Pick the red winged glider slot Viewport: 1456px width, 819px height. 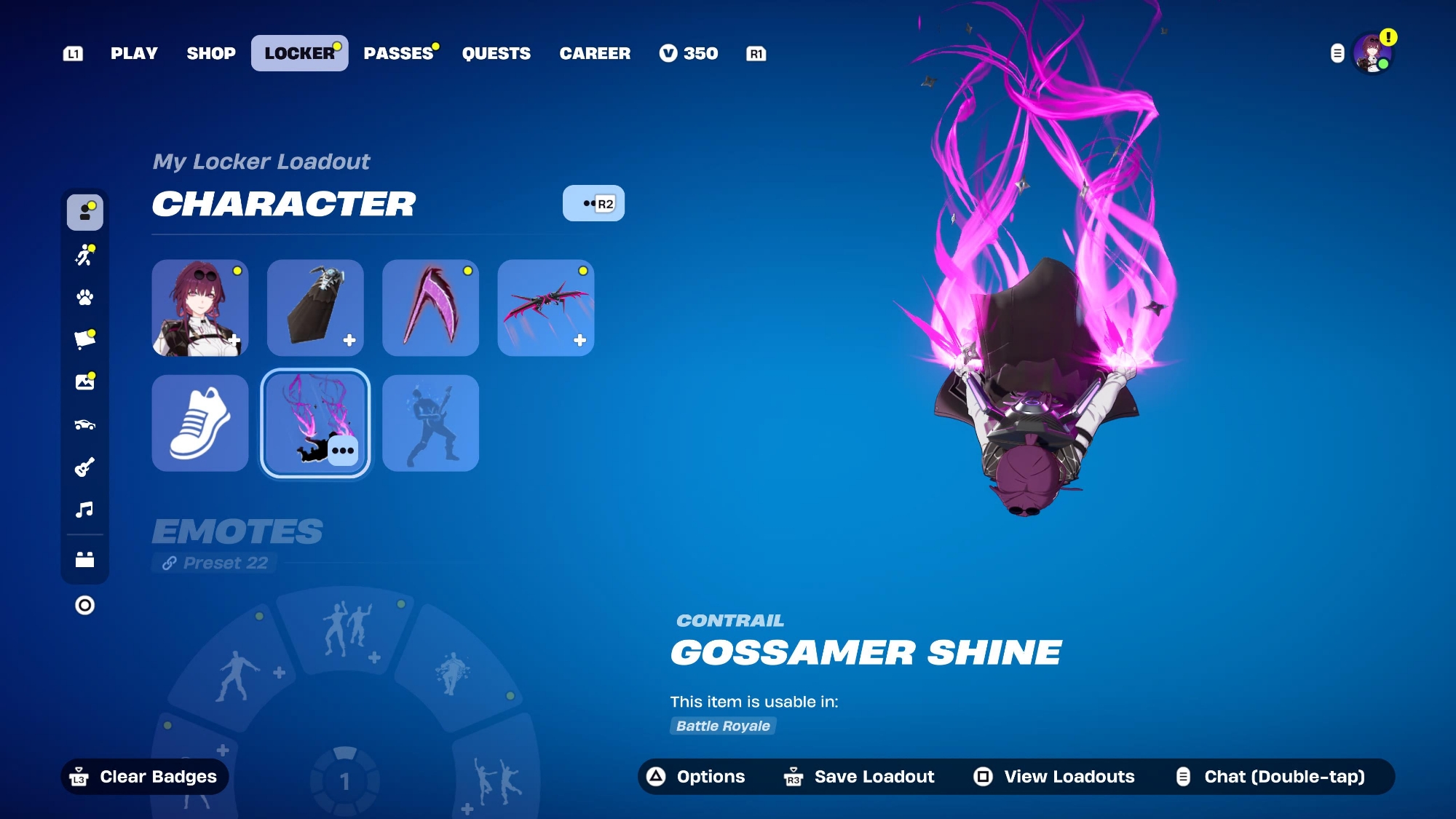[x=546, y=308]
